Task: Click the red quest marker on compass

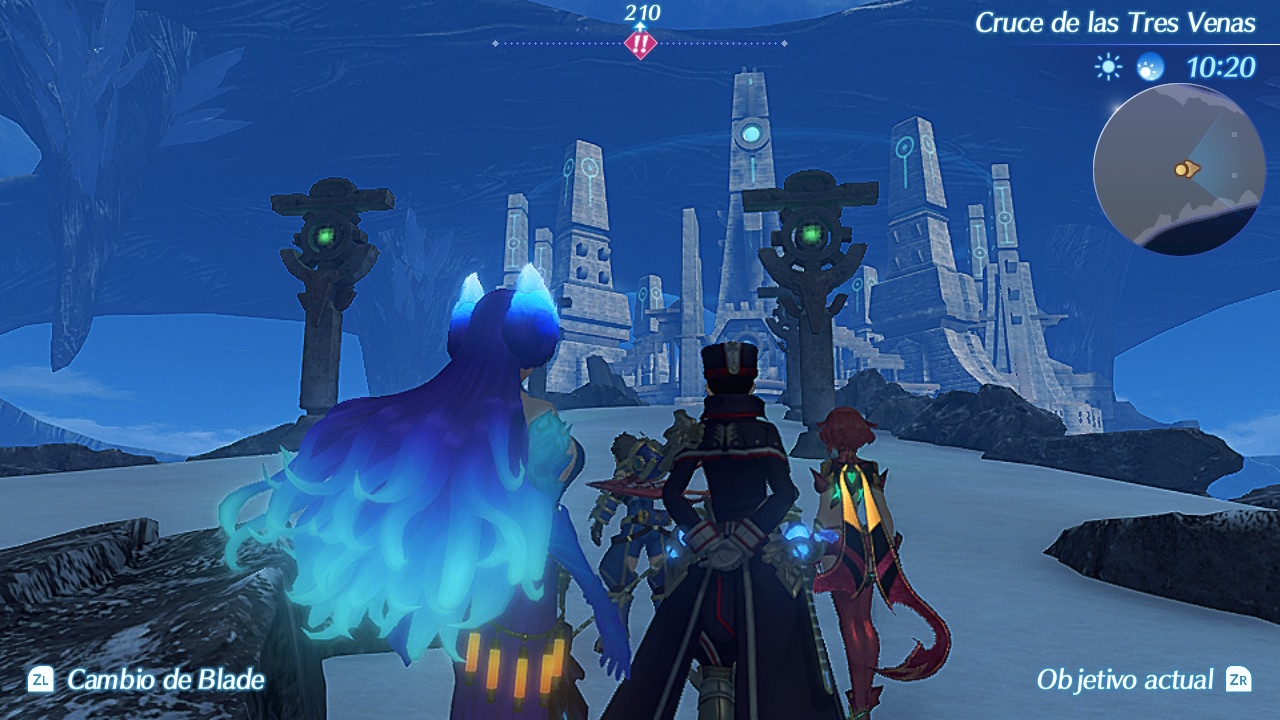Action: 639,44
